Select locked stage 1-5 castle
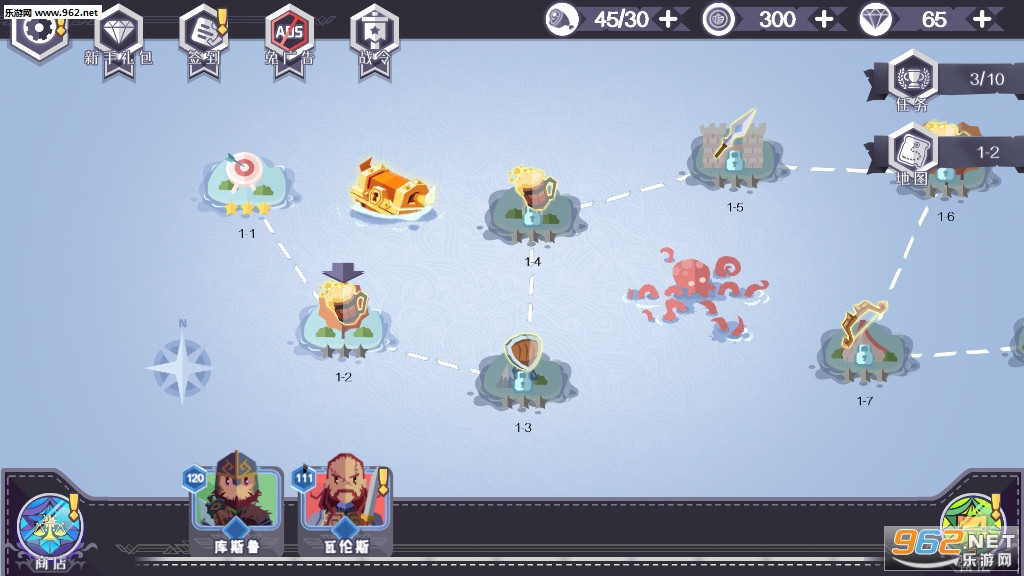The height and width of the screenshot is (576, 1024). click(x=734, y=150)
